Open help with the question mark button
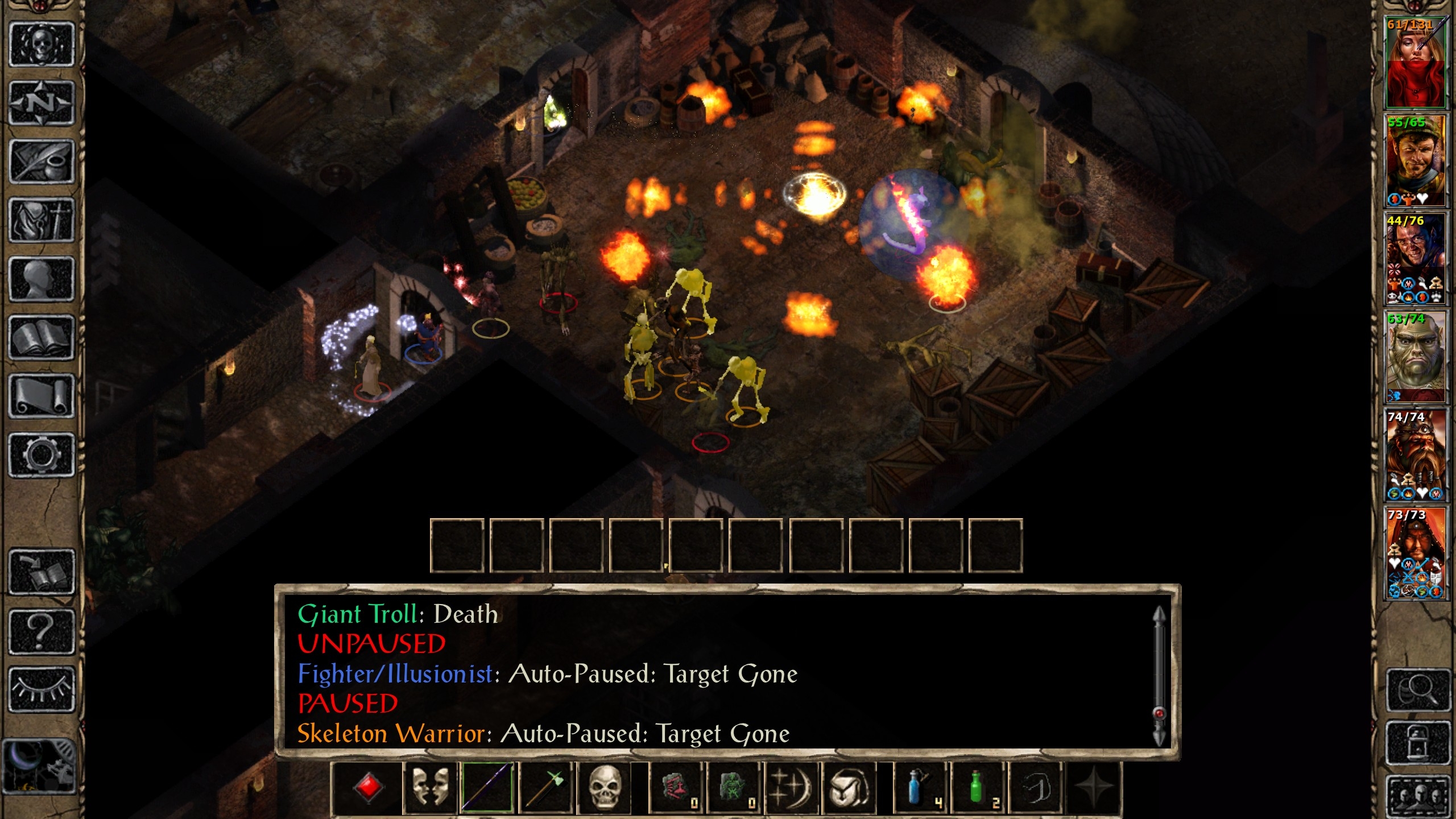This screenshot has width=1456, height=819. [x=42, y=631]
